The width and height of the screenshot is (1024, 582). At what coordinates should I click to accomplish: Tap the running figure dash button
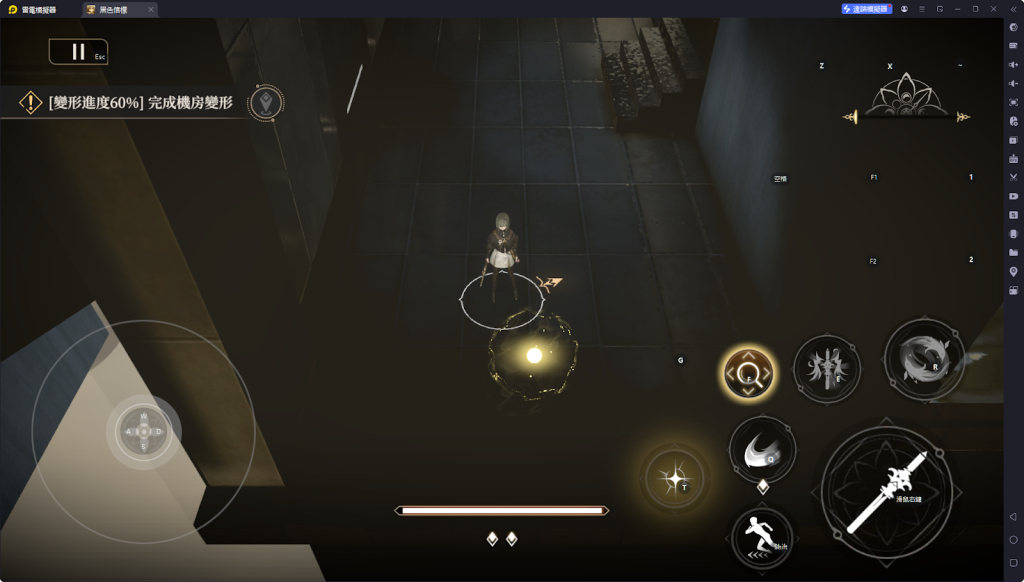[762, 538]
